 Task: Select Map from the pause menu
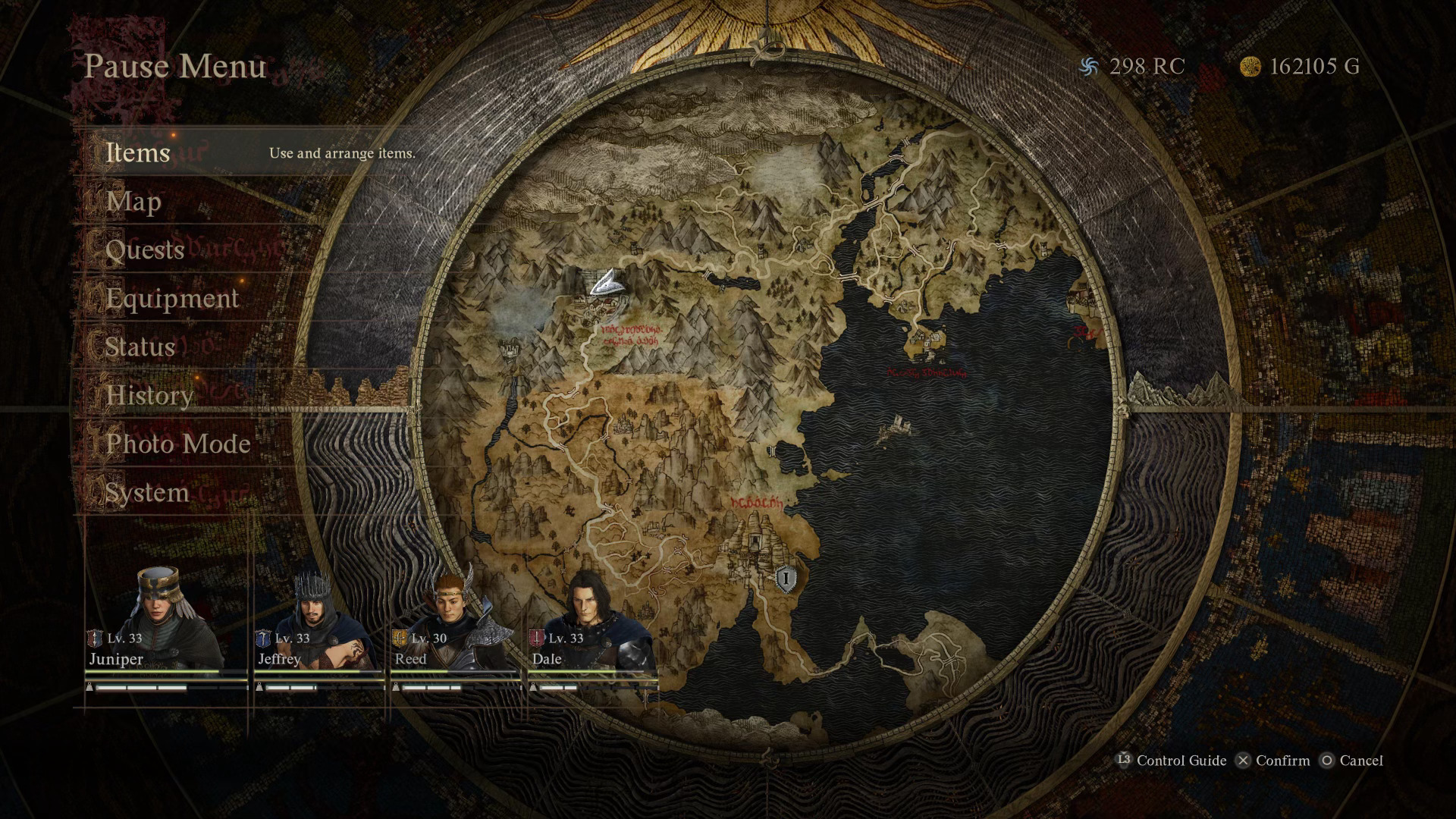pyautogui.click(x=133, y=202)
